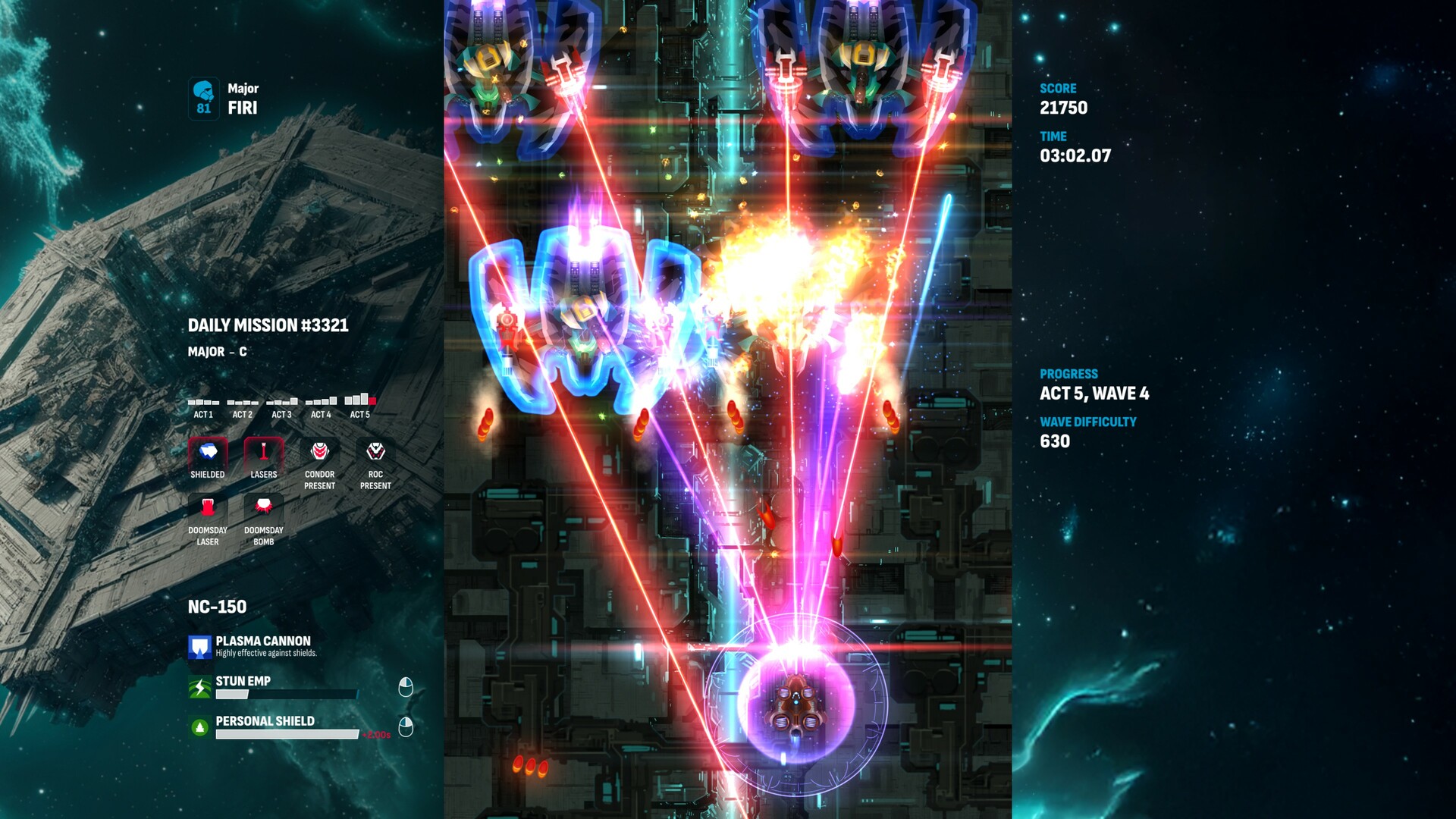Select the MAJOR - C difficulty label
This screenshot has width=1456, height=819.
(x=219, y=352)
